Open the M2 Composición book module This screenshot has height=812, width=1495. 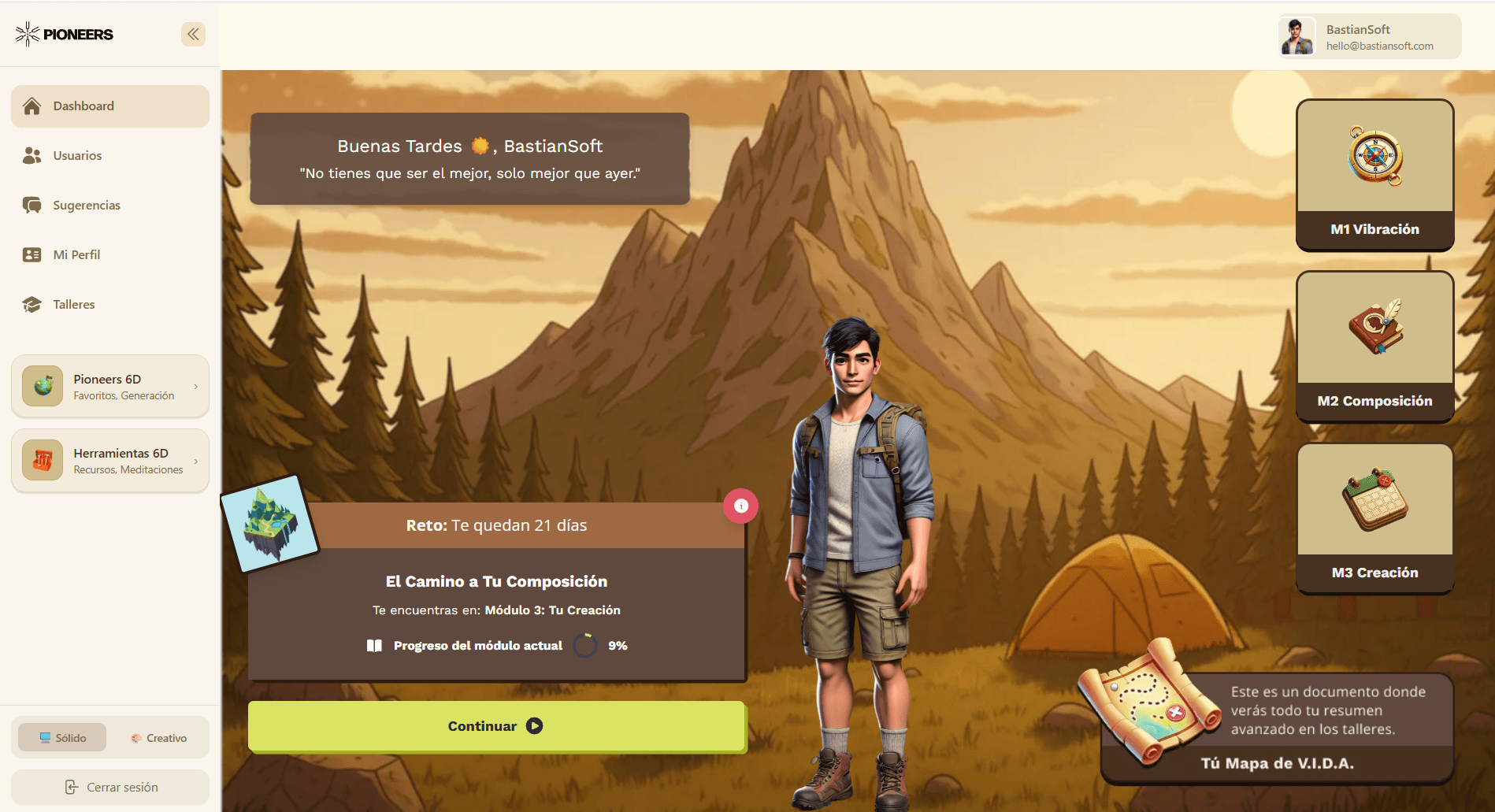[1374, 347]
